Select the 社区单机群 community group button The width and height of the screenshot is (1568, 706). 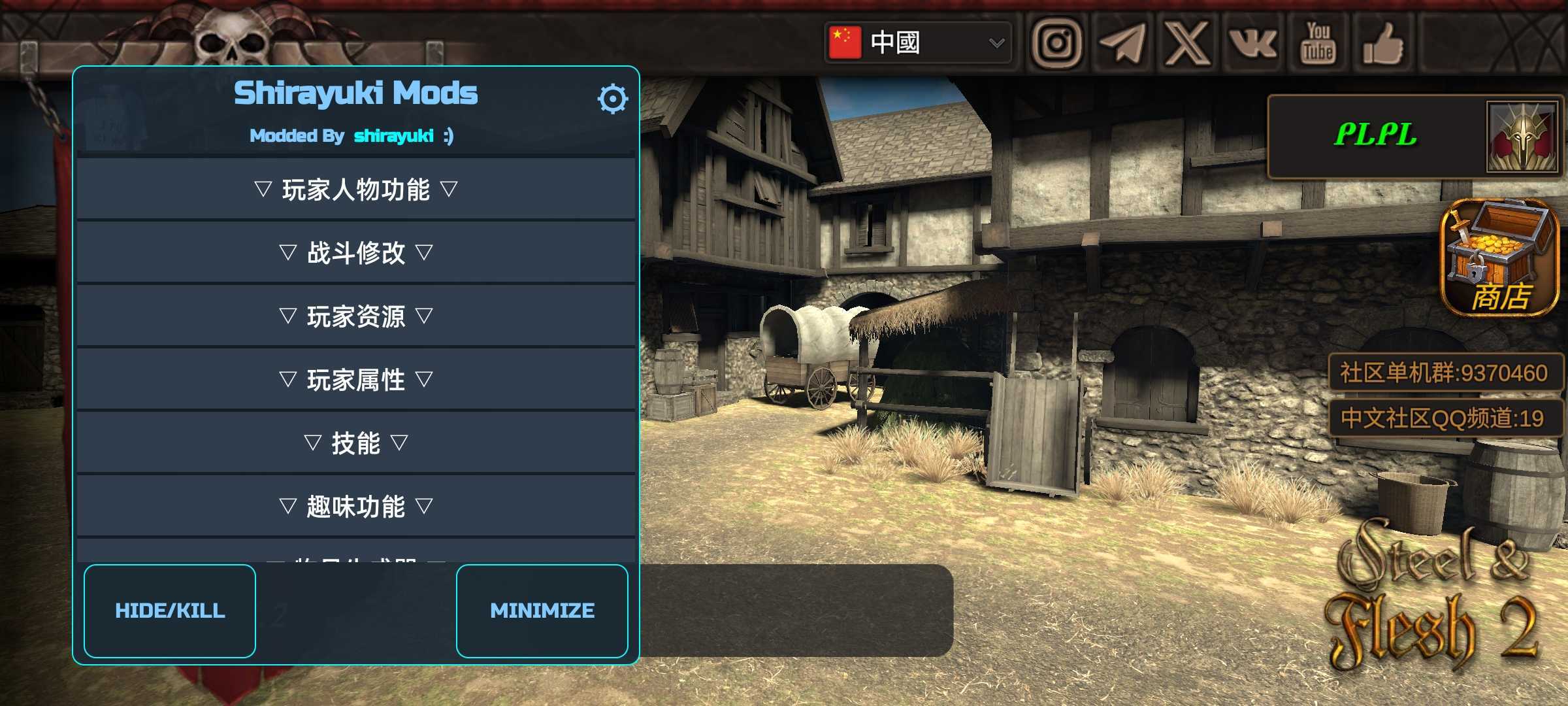coord(1444,373)
